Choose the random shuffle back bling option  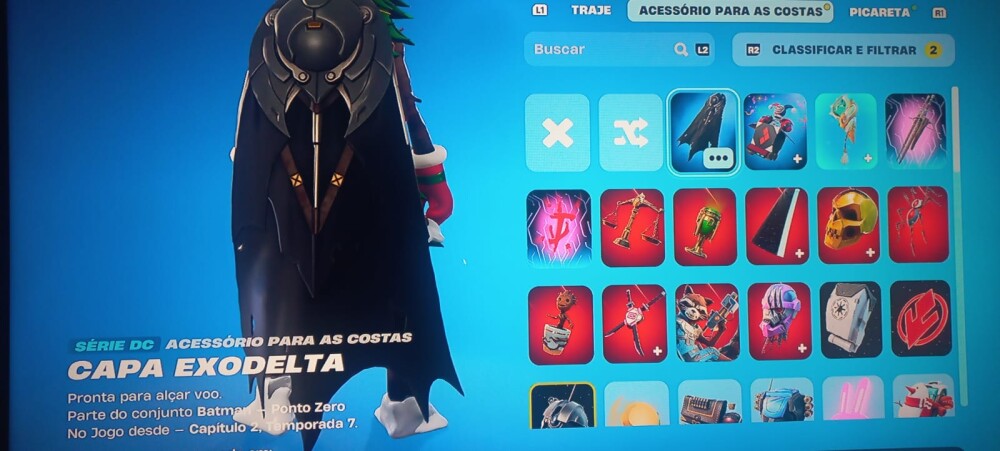click(631, 133)
